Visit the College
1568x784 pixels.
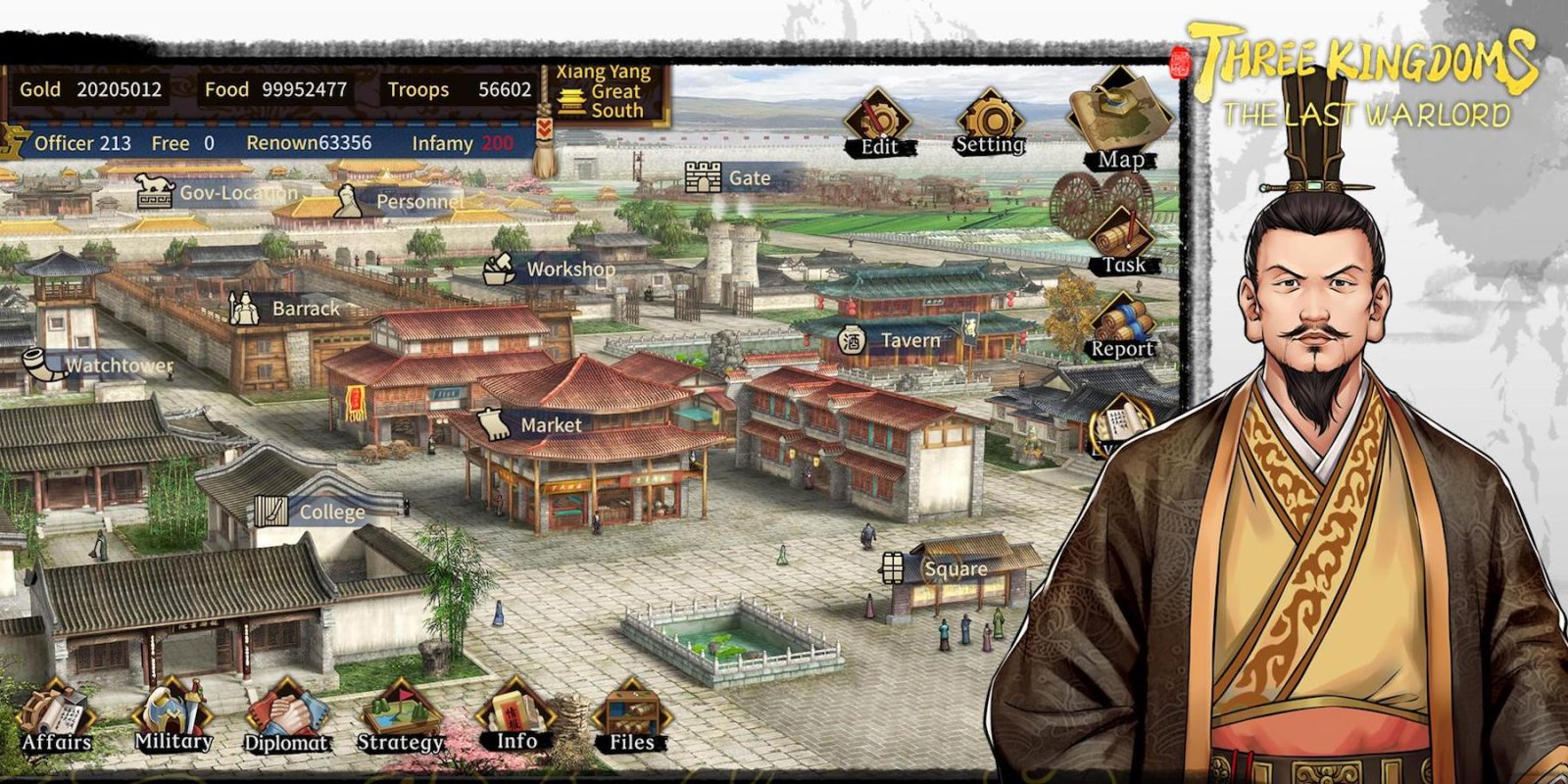click(269, 511)
